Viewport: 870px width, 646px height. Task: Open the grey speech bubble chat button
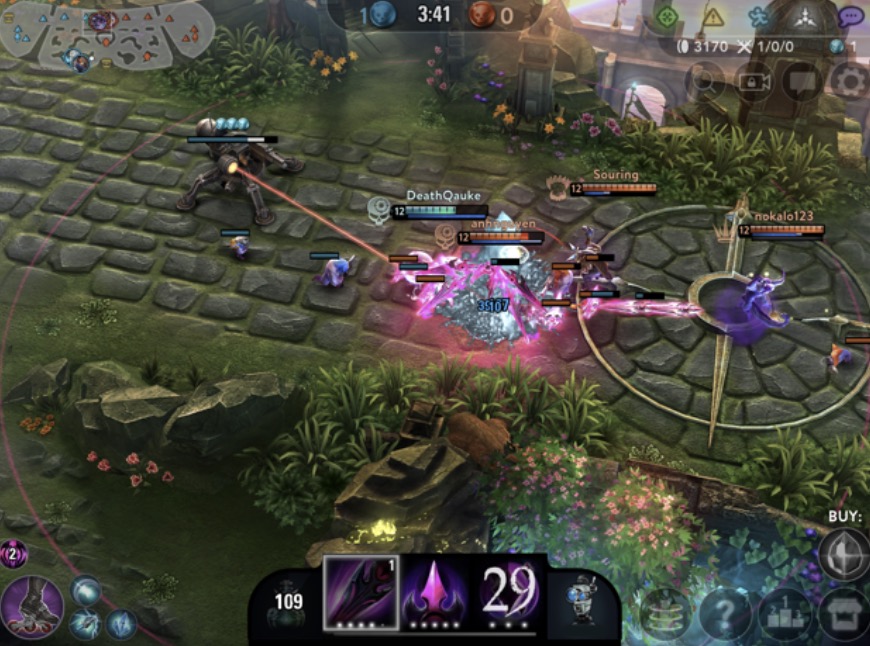pyautogui.click(x=802, y=81)
